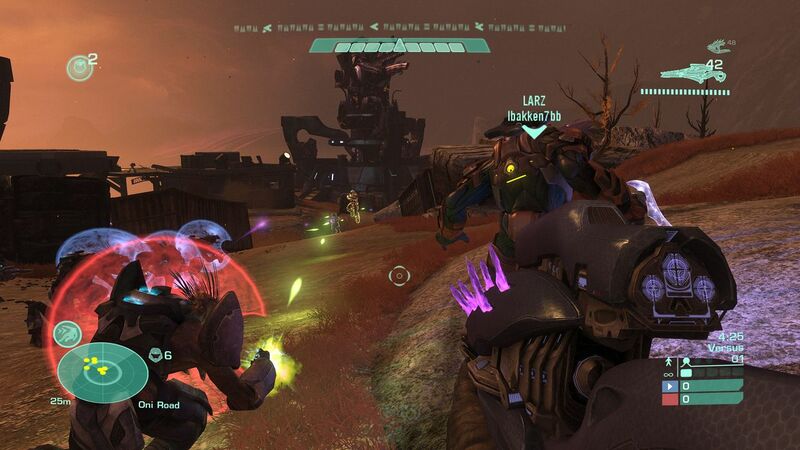This screenshot has width=800, height=450.
Task: Click the helmet icon beside the 6
Action: click(x=155, y=354)
